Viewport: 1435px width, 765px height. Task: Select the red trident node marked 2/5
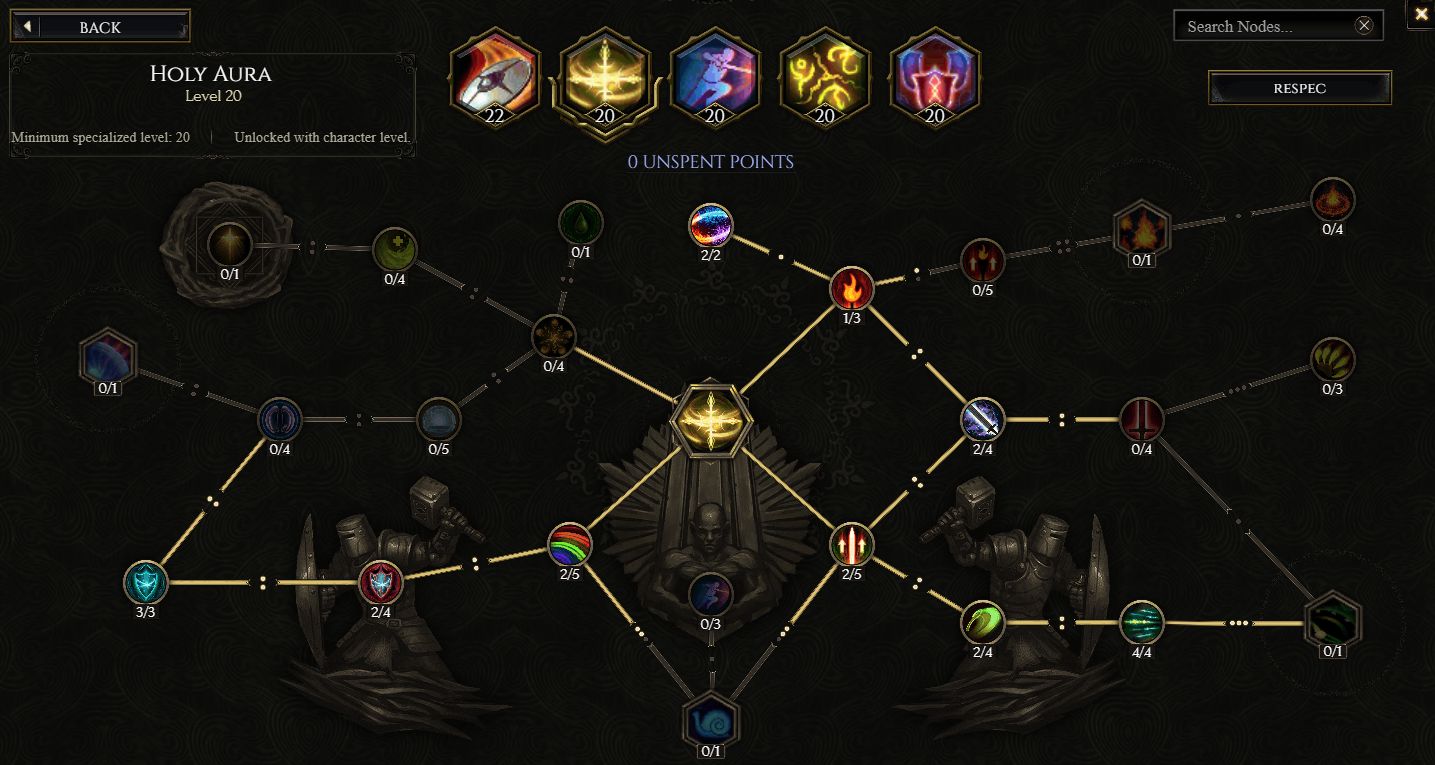click(x=851, y=545)
